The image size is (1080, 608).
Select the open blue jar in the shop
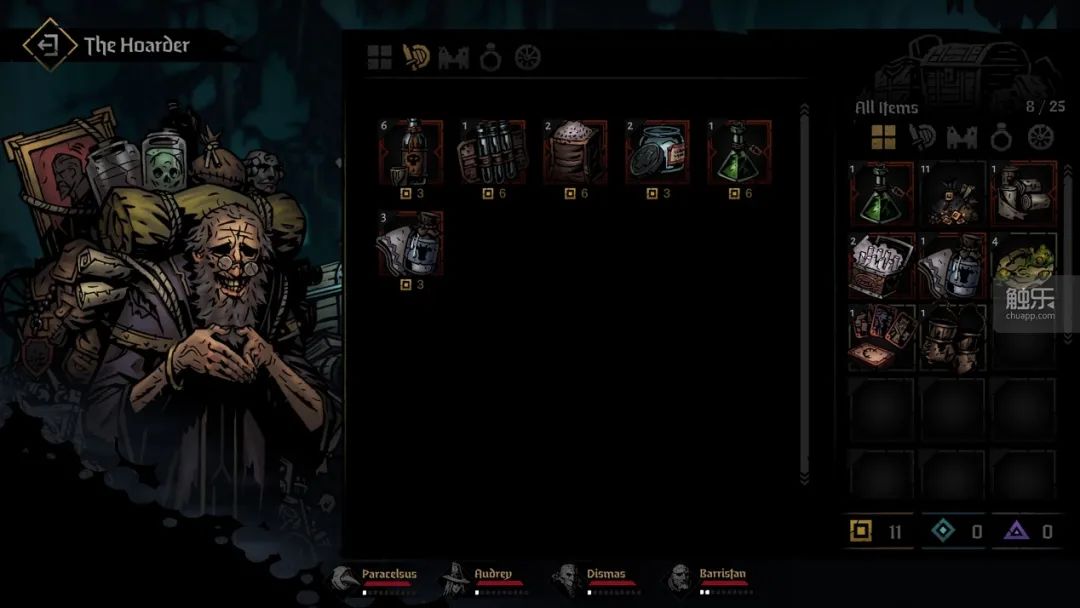tap(657, 152)
